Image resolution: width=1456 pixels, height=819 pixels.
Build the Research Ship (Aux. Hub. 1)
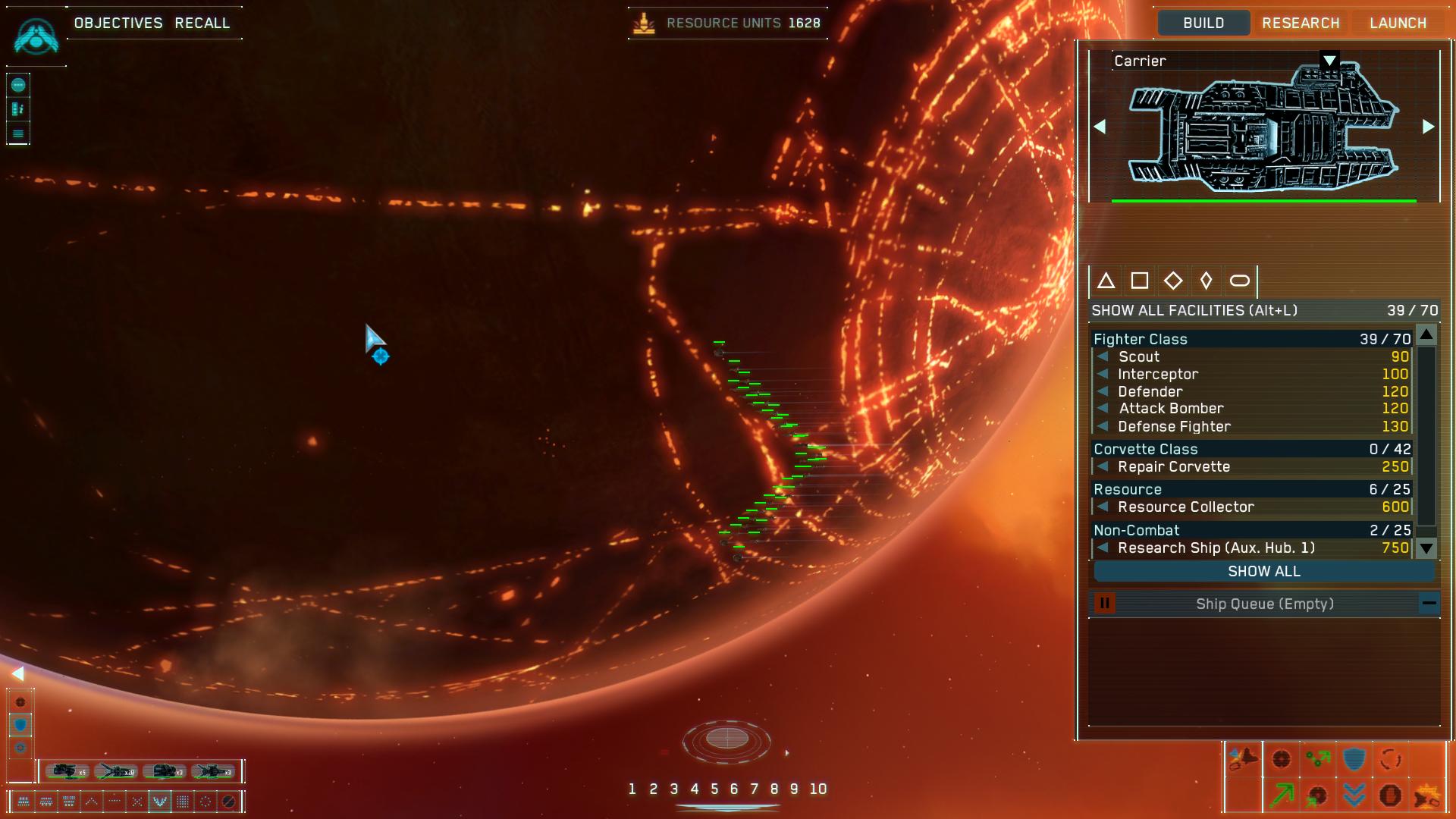1216,548
